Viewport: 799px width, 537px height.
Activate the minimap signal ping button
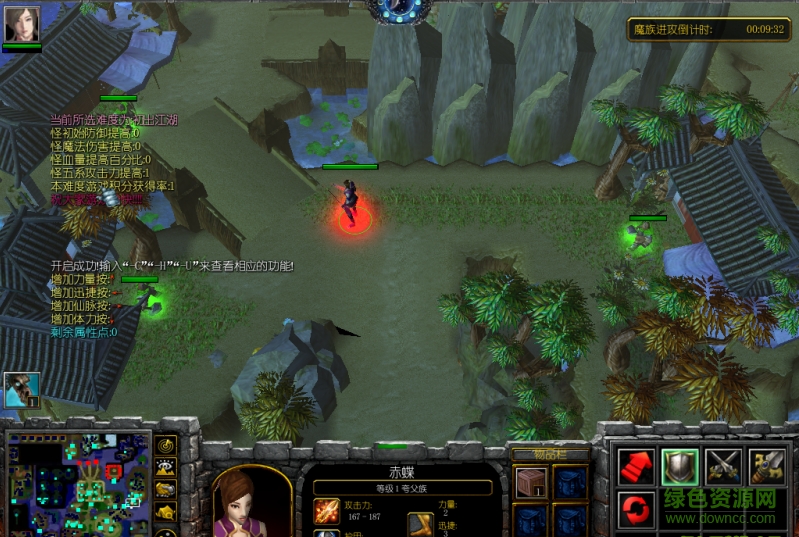166,445
